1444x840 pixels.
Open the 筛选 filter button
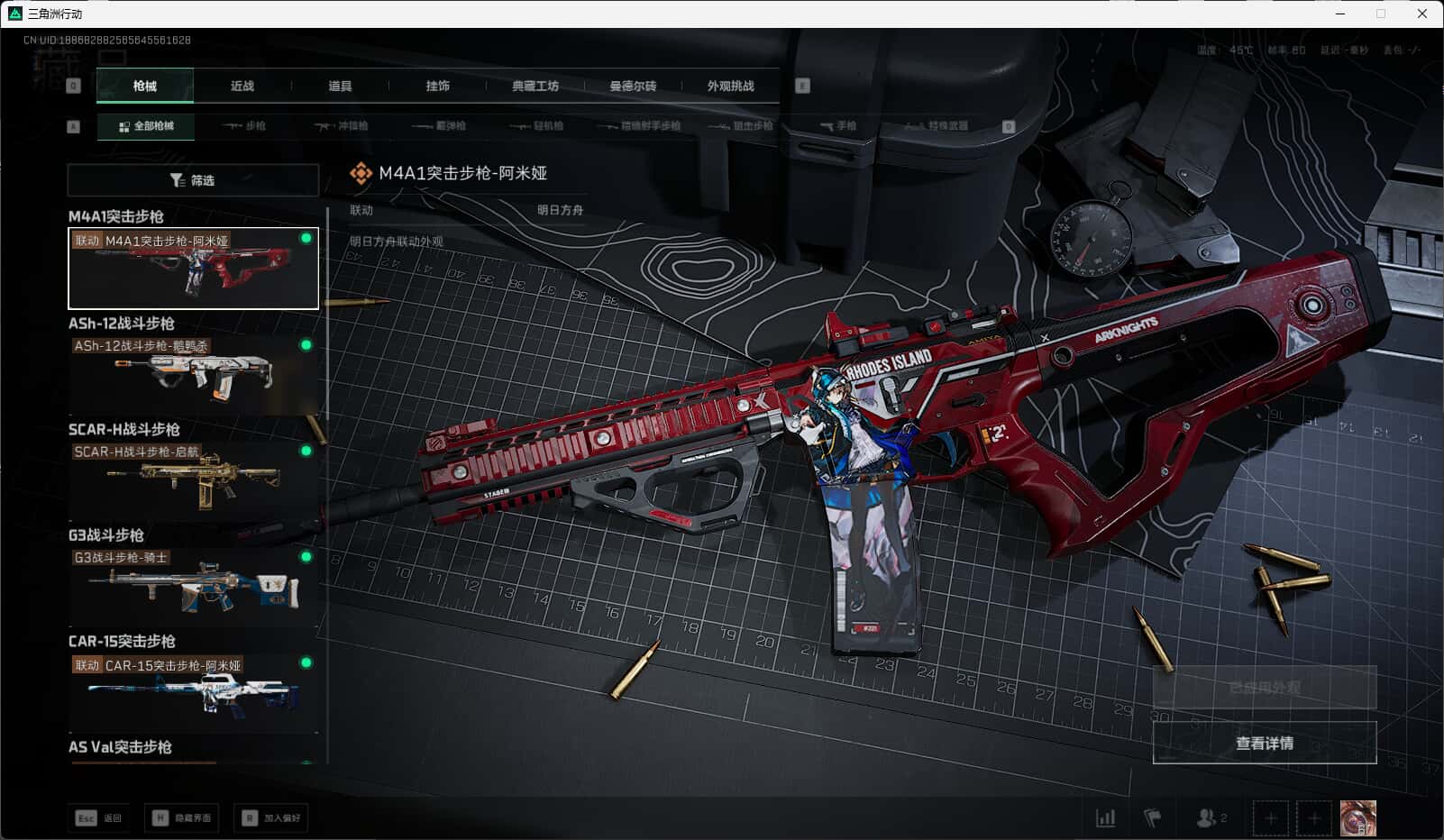pyautogui.click(x=193, y=180)
